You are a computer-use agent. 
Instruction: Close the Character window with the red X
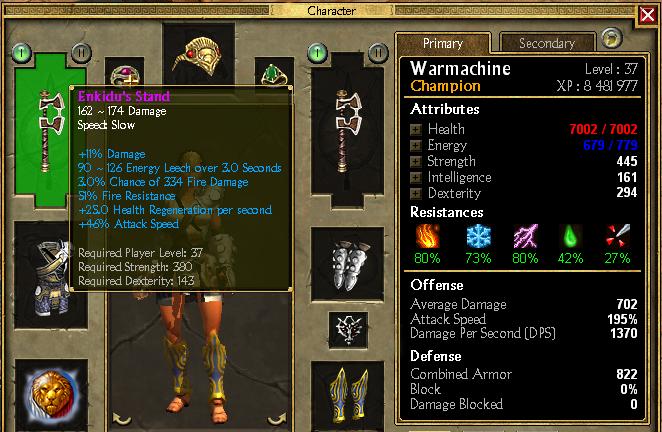click(647, 16)
